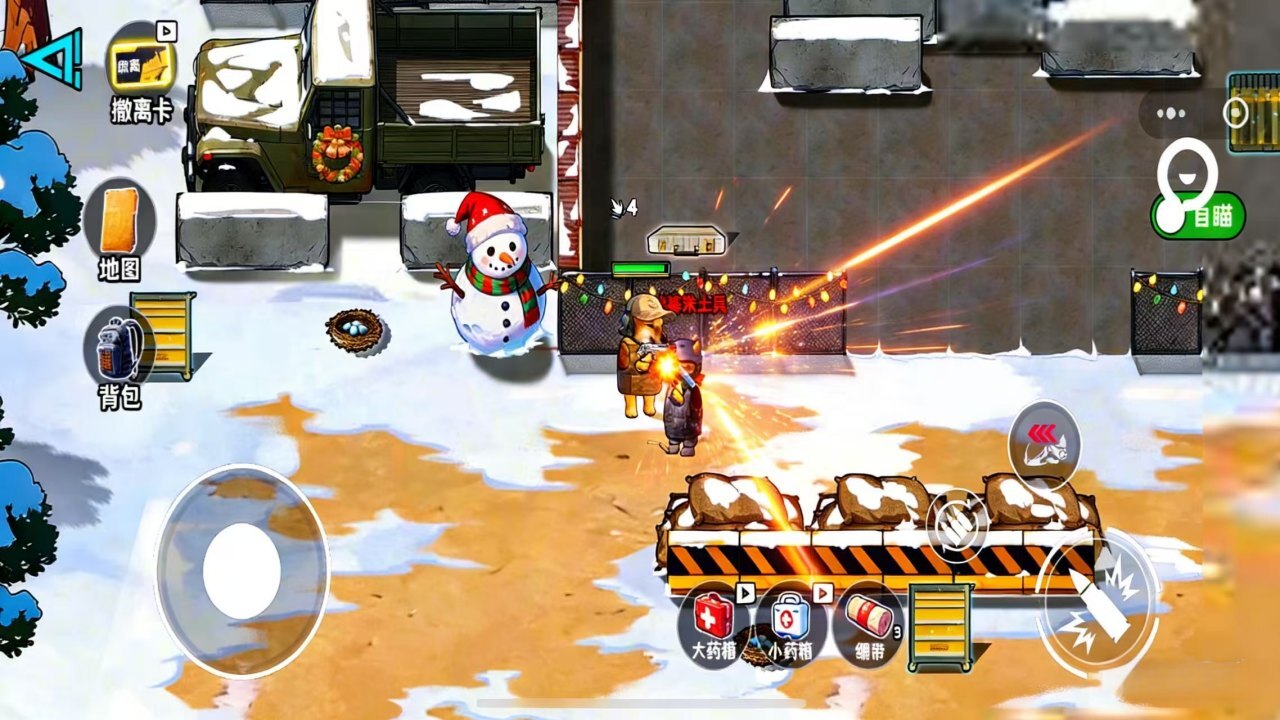Use the 小药箱 small medkit
Screen dimensions: 1280x720
tap(789, 622)
